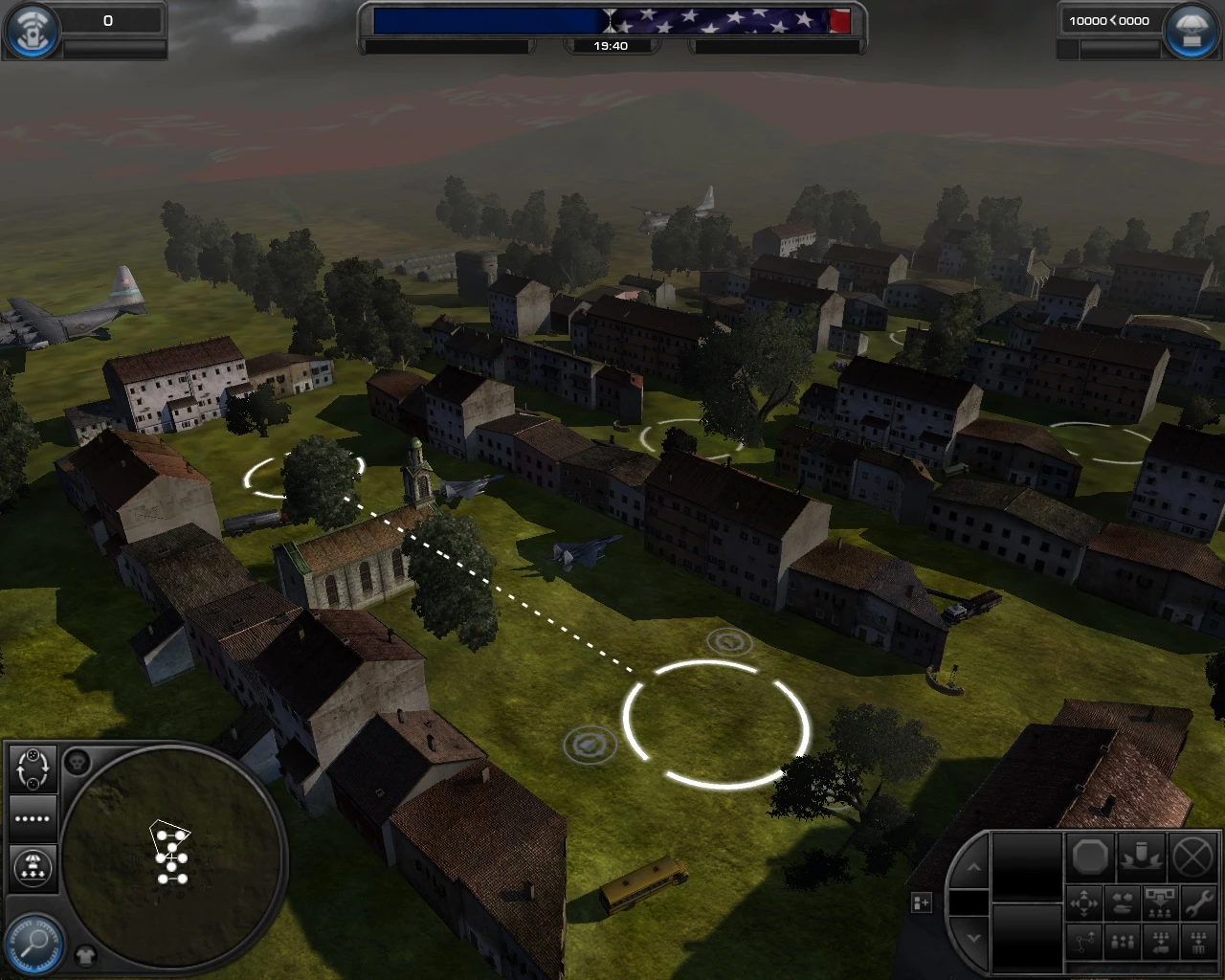Click the 19:40 match timer display
The height and width of the screenshot is (980, 1225).
coord(612,45)
